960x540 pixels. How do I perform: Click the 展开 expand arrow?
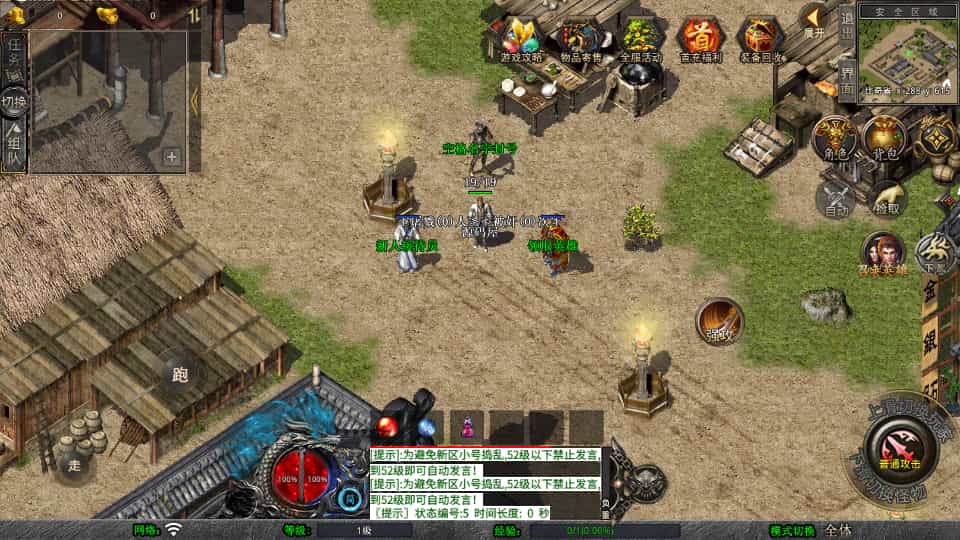814,22
